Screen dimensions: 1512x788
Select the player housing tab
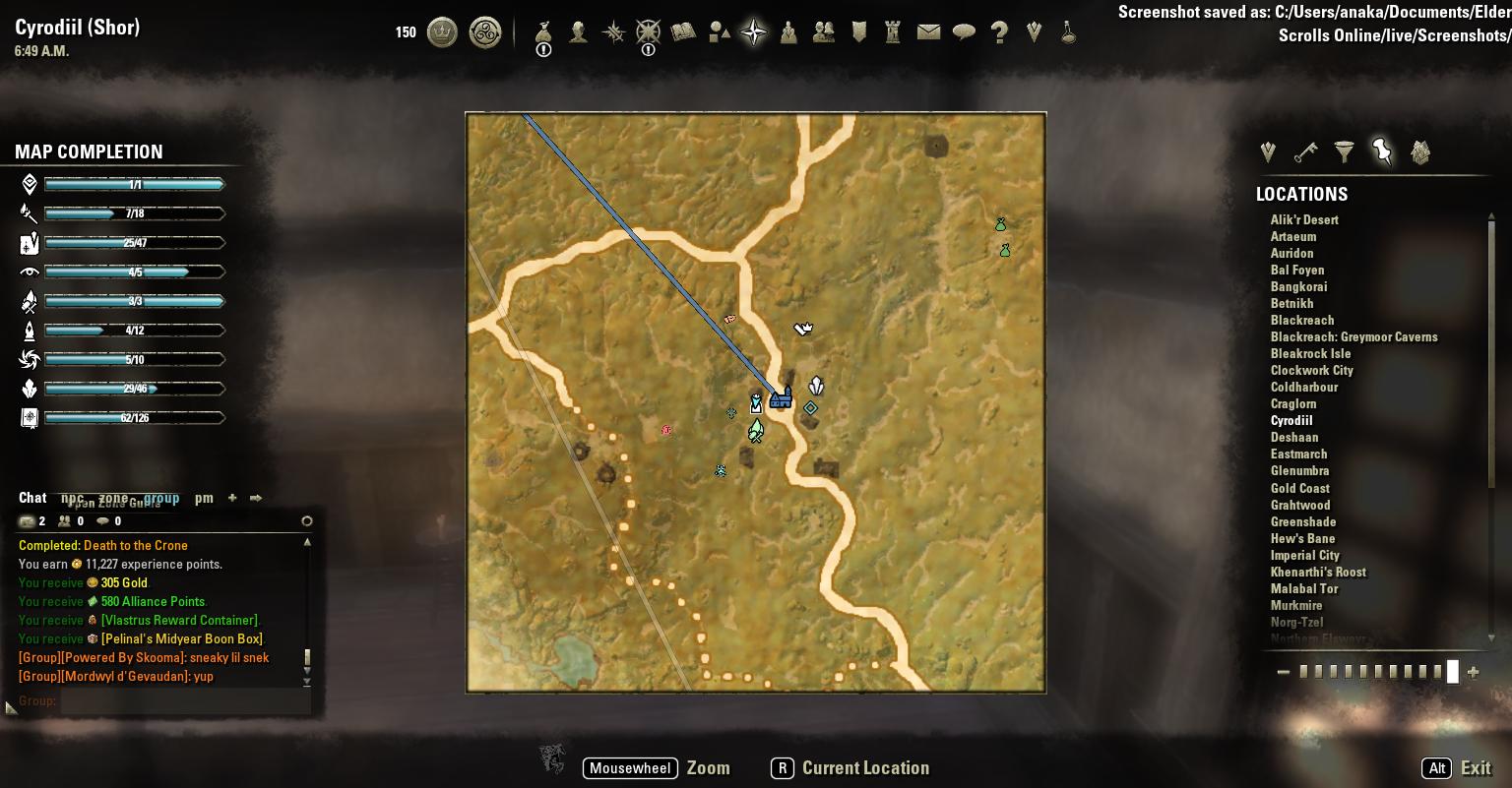[x=1420, y=152]
